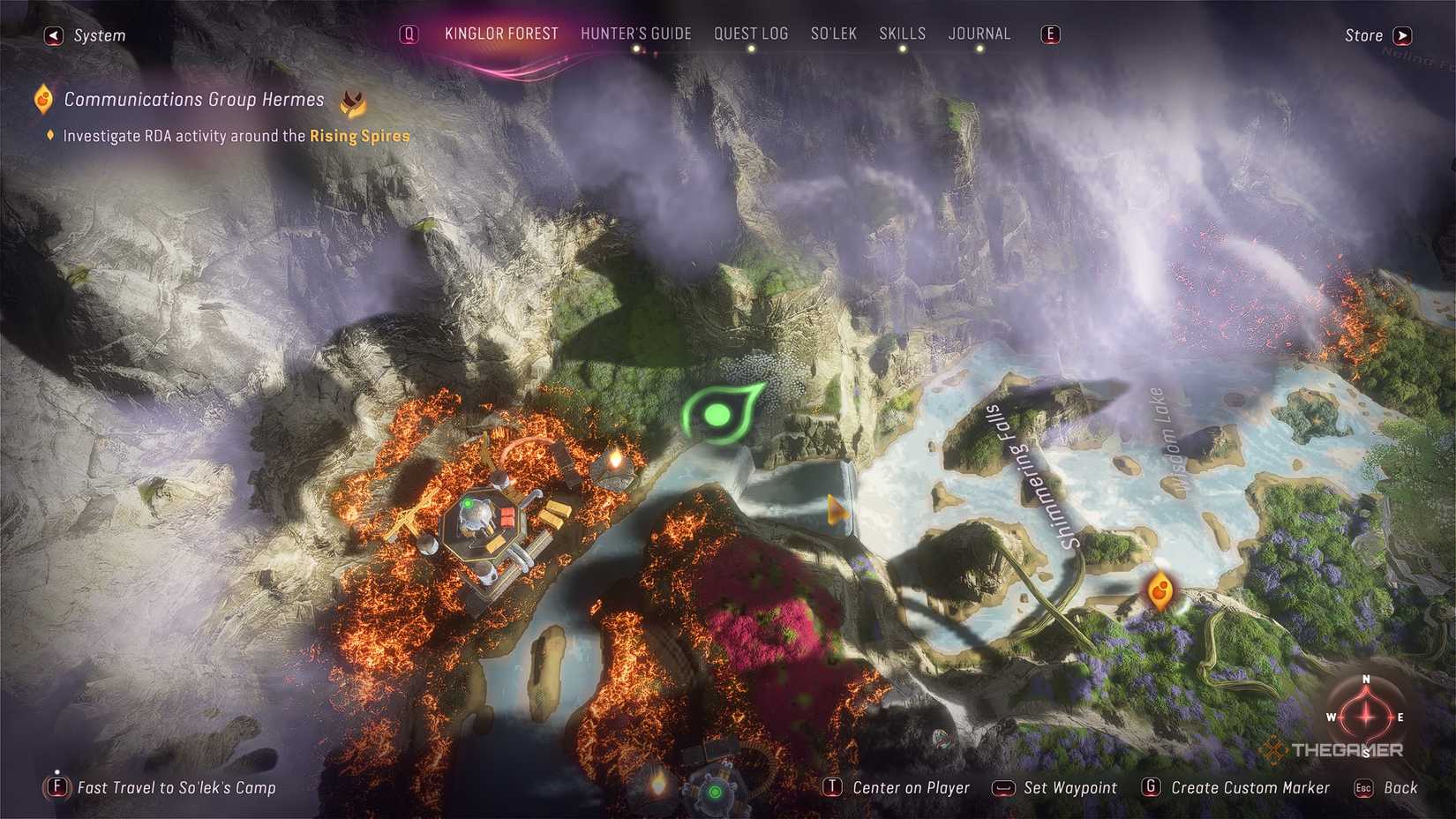The width and height of the screenshot is (1456, 819).
Task: Open the Journal tab
Action: pyautogui.click(x=979, y=33)
